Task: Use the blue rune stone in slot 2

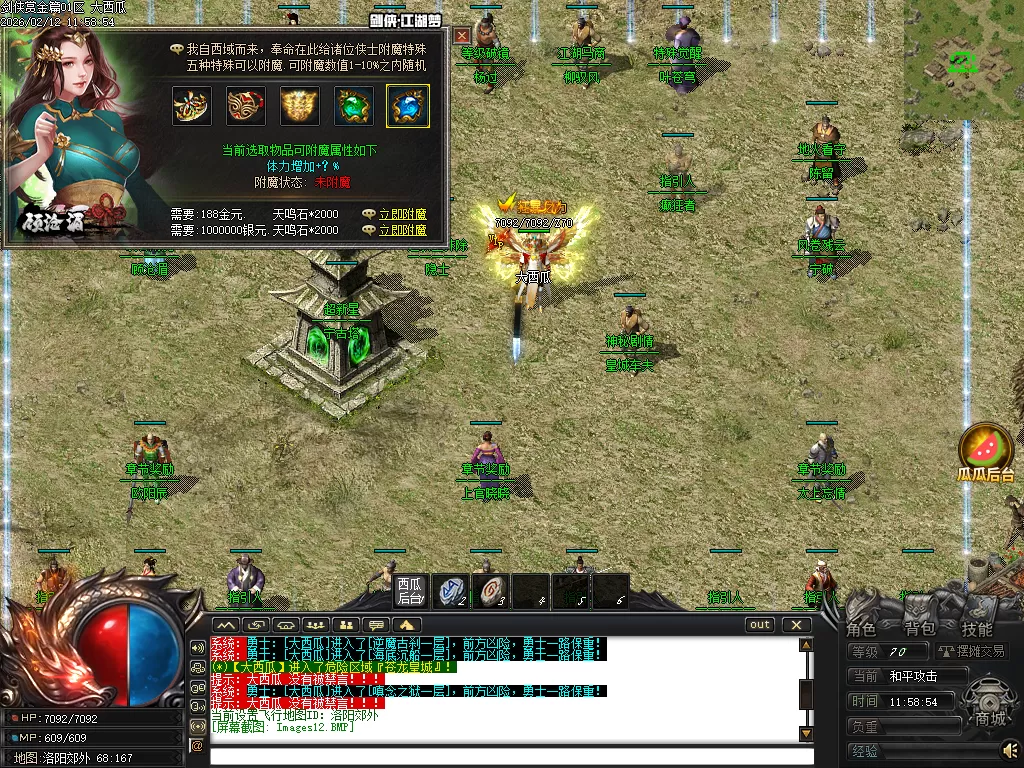Action: click(x=451, y=590)
